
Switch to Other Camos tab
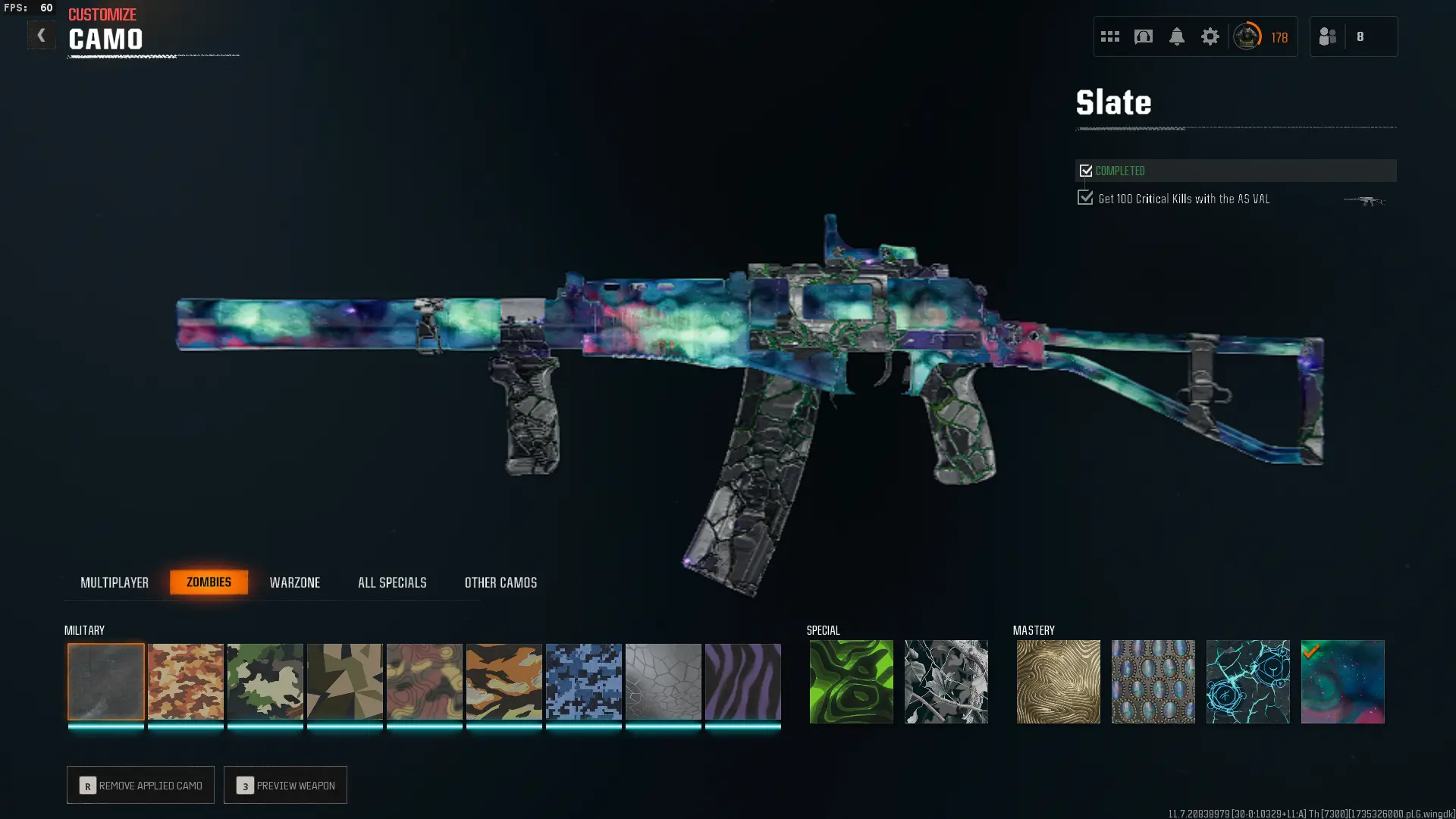[x=500, y=582]
